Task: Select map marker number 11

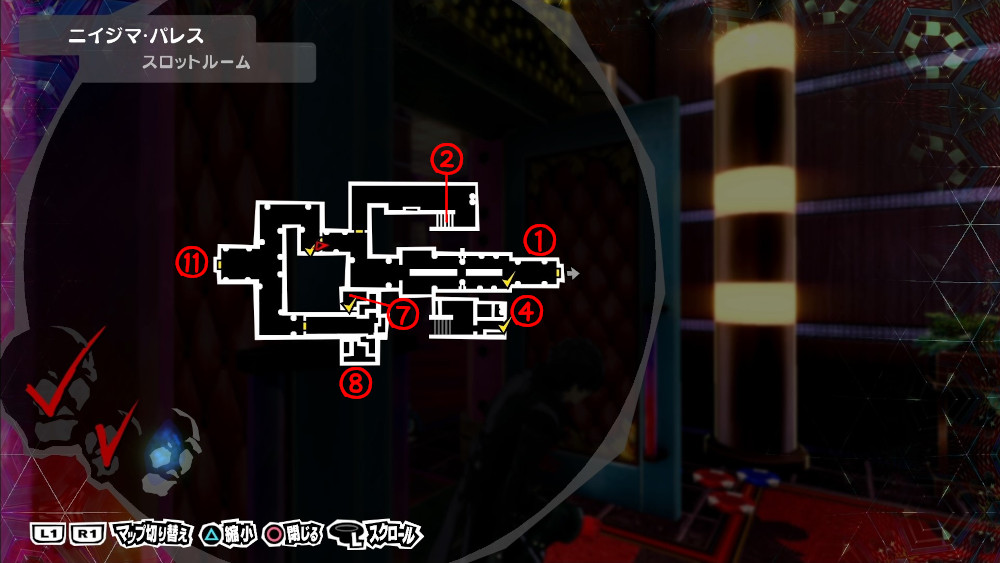Action: pyautogui.click(x=192, y=262)
